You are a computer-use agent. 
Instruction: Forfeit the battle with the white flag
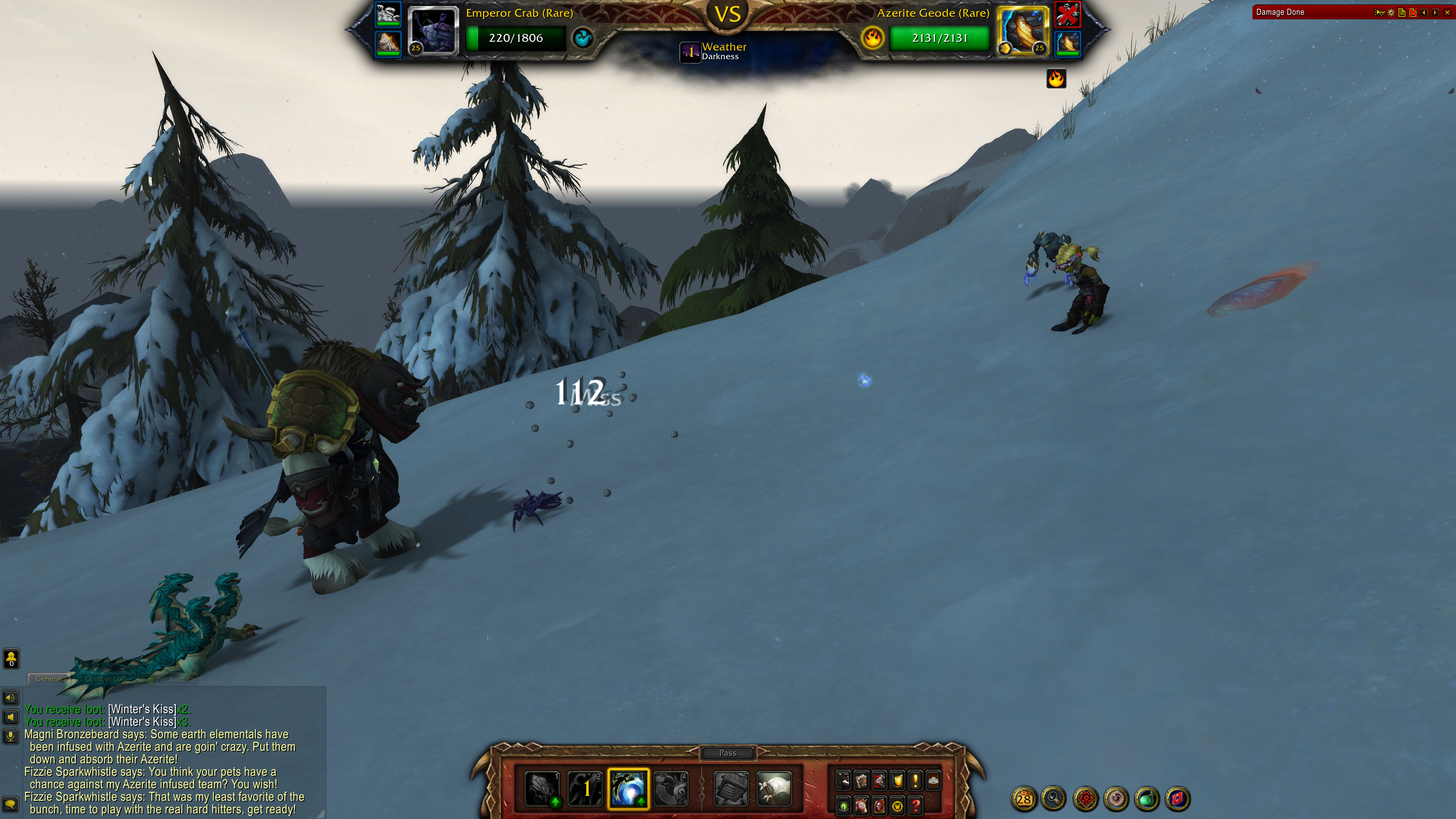(773, 788)
